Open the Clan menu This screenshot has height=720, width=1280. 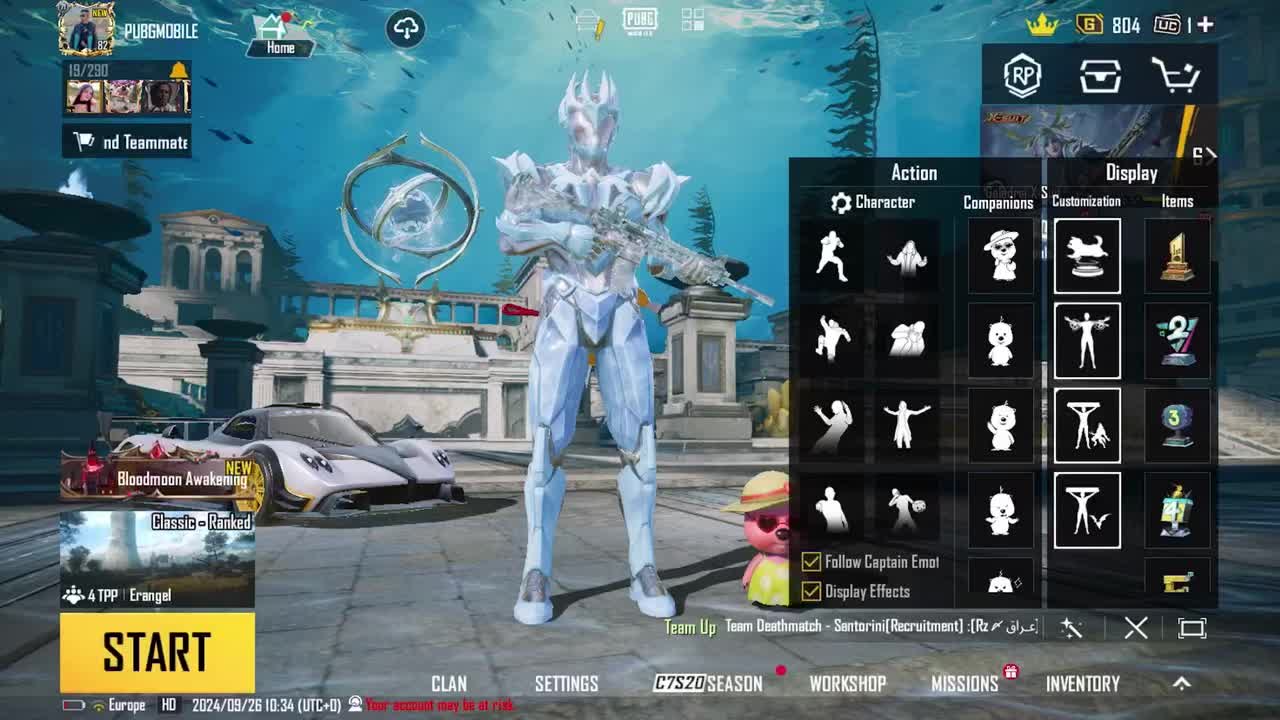click(x=449, y=684)
